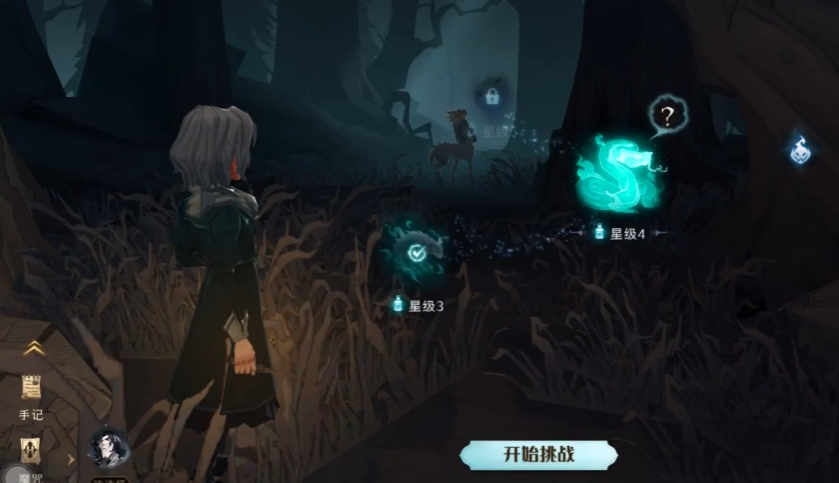The height and width of the screenshot is (483, 839).
Task: Choose the dark-haired character portrait
Action: (x=108, y=450)
